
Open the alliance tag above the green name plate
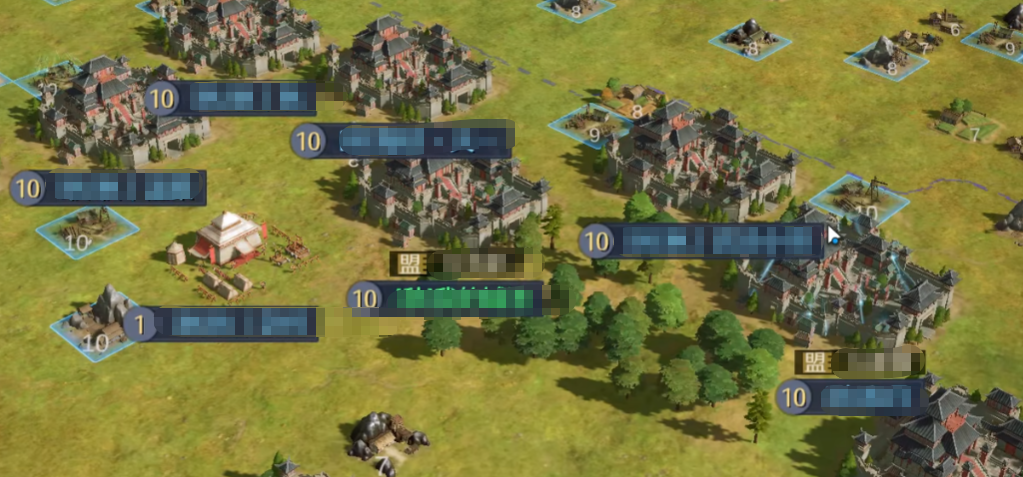[x=459, y=264]
